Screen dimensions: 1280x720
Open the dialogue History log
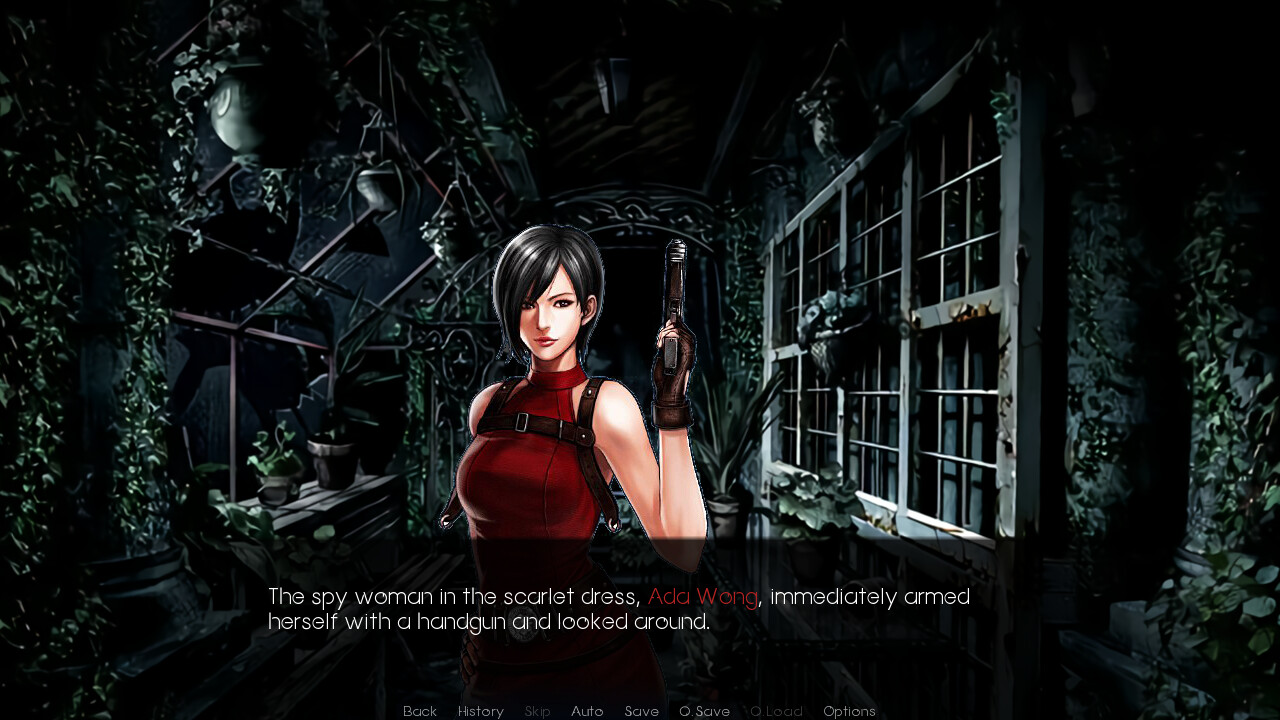(481, 711)
